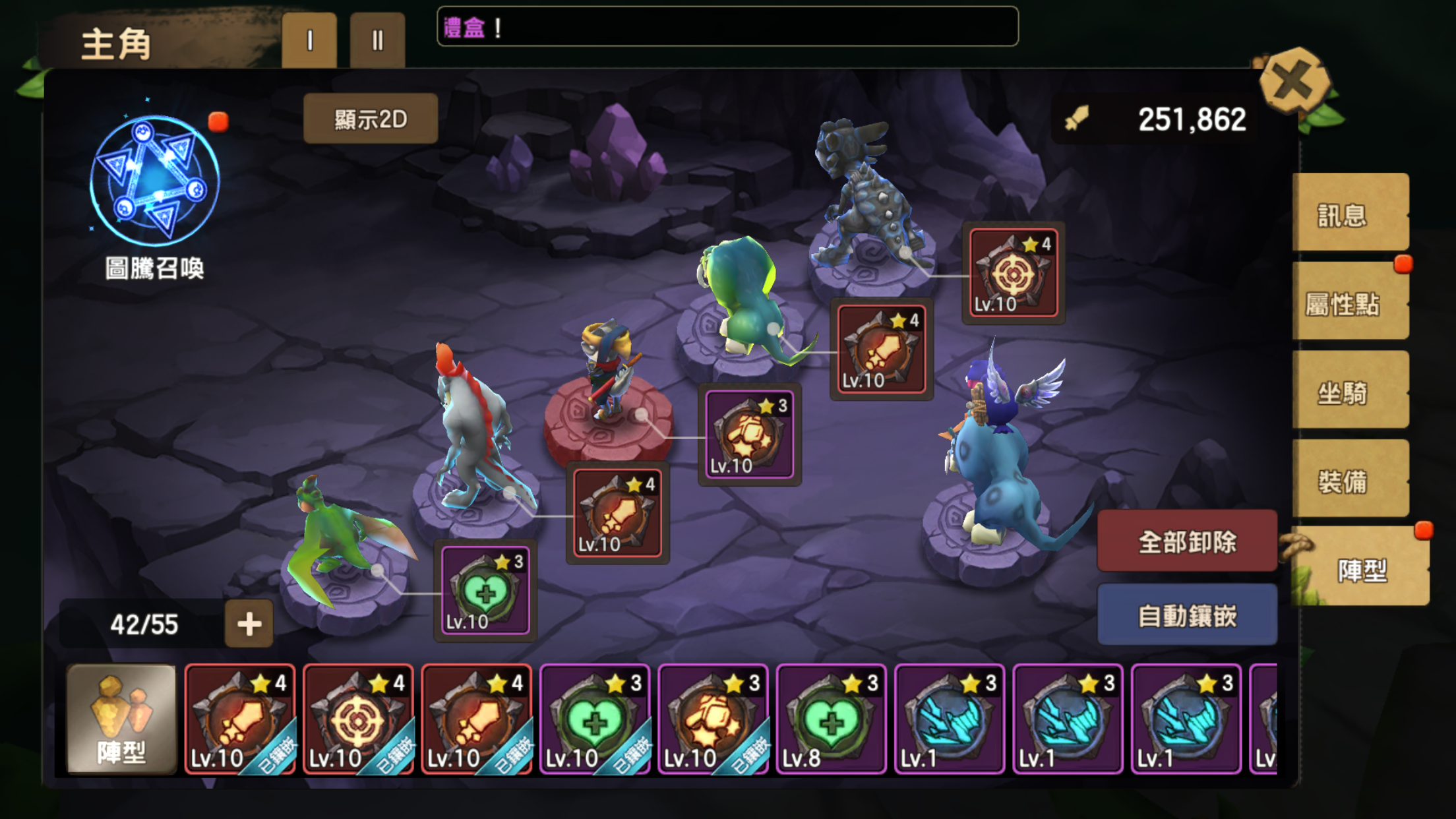Screen dimensions: 1456x819
Task: Select the equipped 3-star fist rune slot
Action: pyautogui.click(x=749, y=434)
